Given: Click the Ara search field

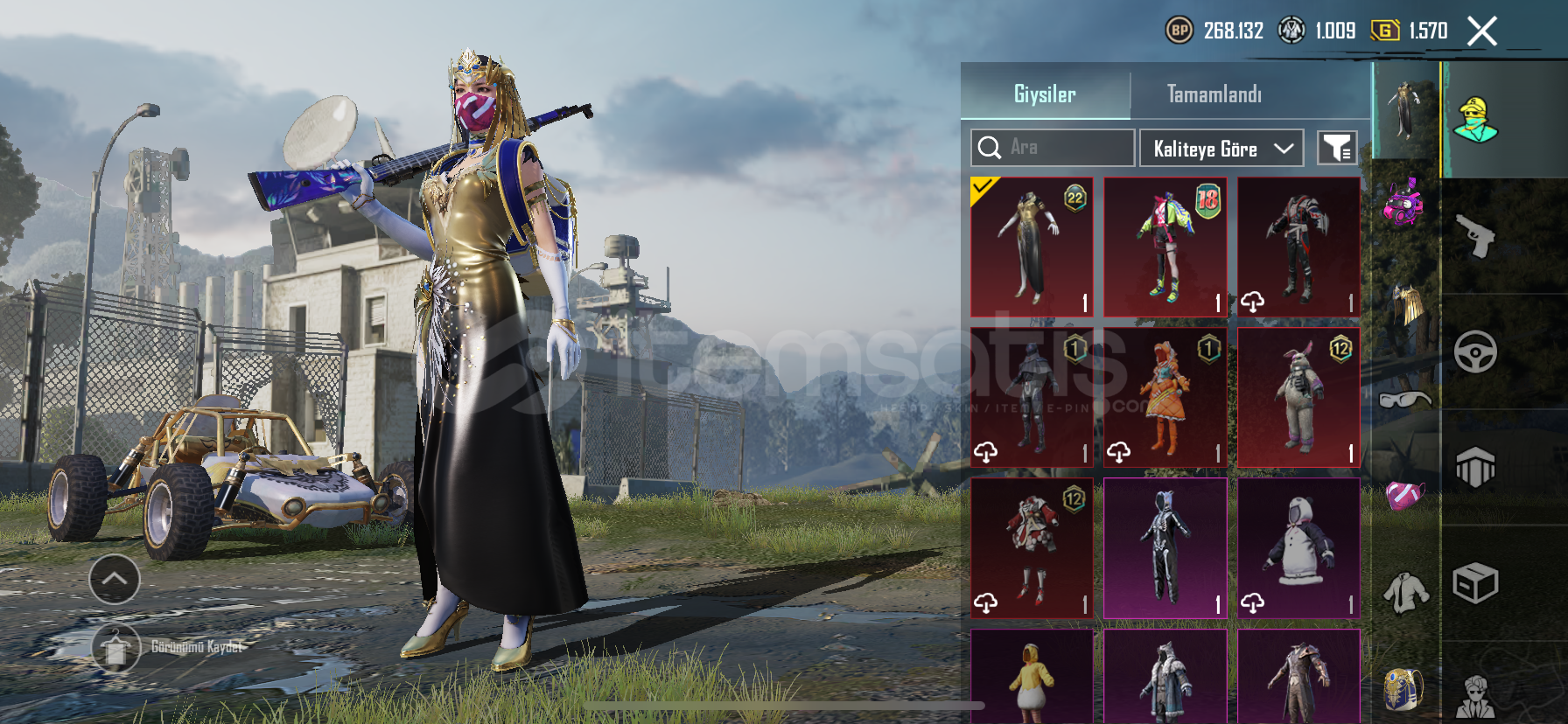Looking at the screenshot, I should [x=1053, y=148].
